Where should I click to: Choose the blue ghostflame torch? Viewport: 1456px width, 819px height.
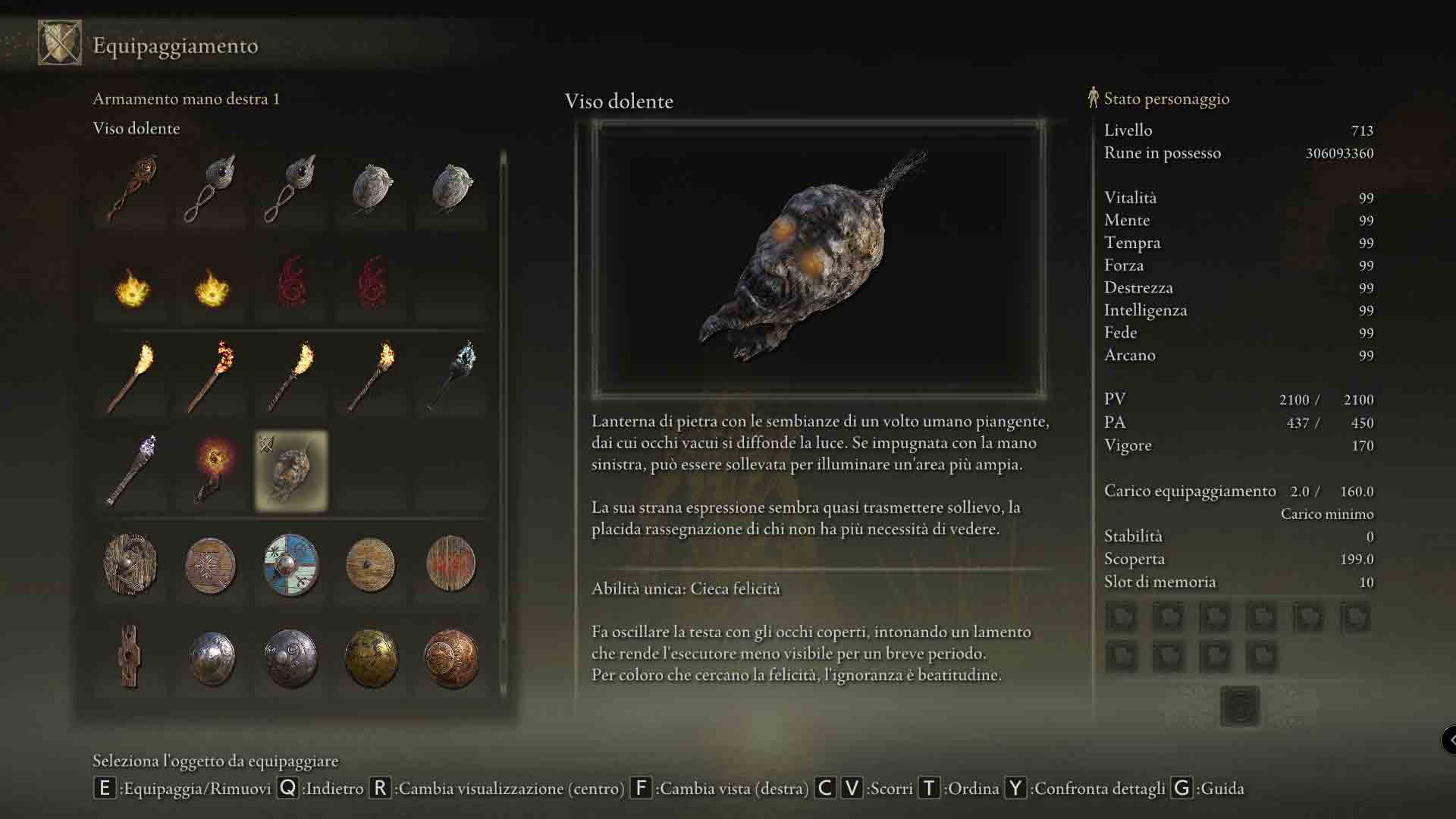pos(452,377)
